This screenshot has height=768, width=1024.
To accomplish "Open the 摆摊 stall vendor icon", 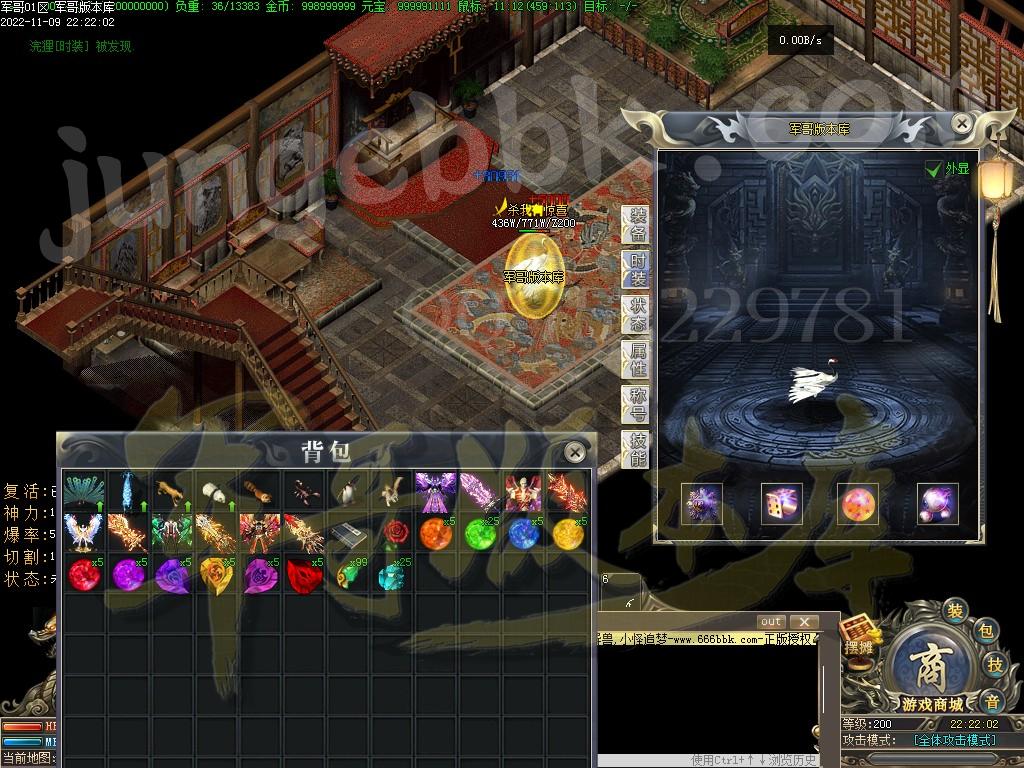I will (859, 636).
